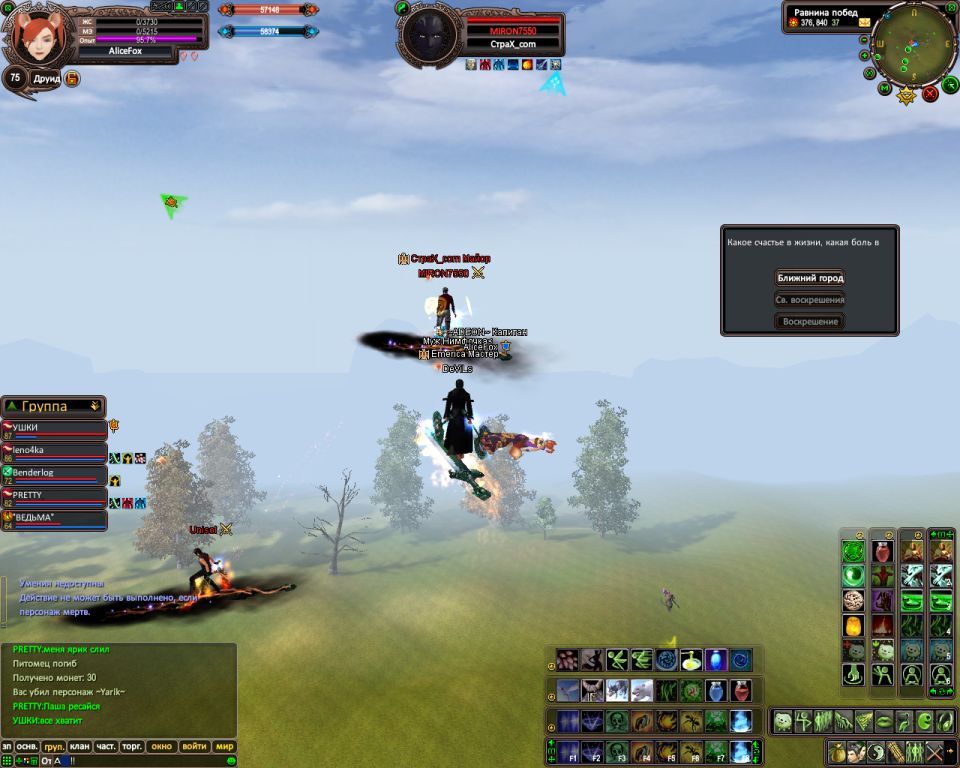
Task: Click the войти chat button
Action: point(194,747)
